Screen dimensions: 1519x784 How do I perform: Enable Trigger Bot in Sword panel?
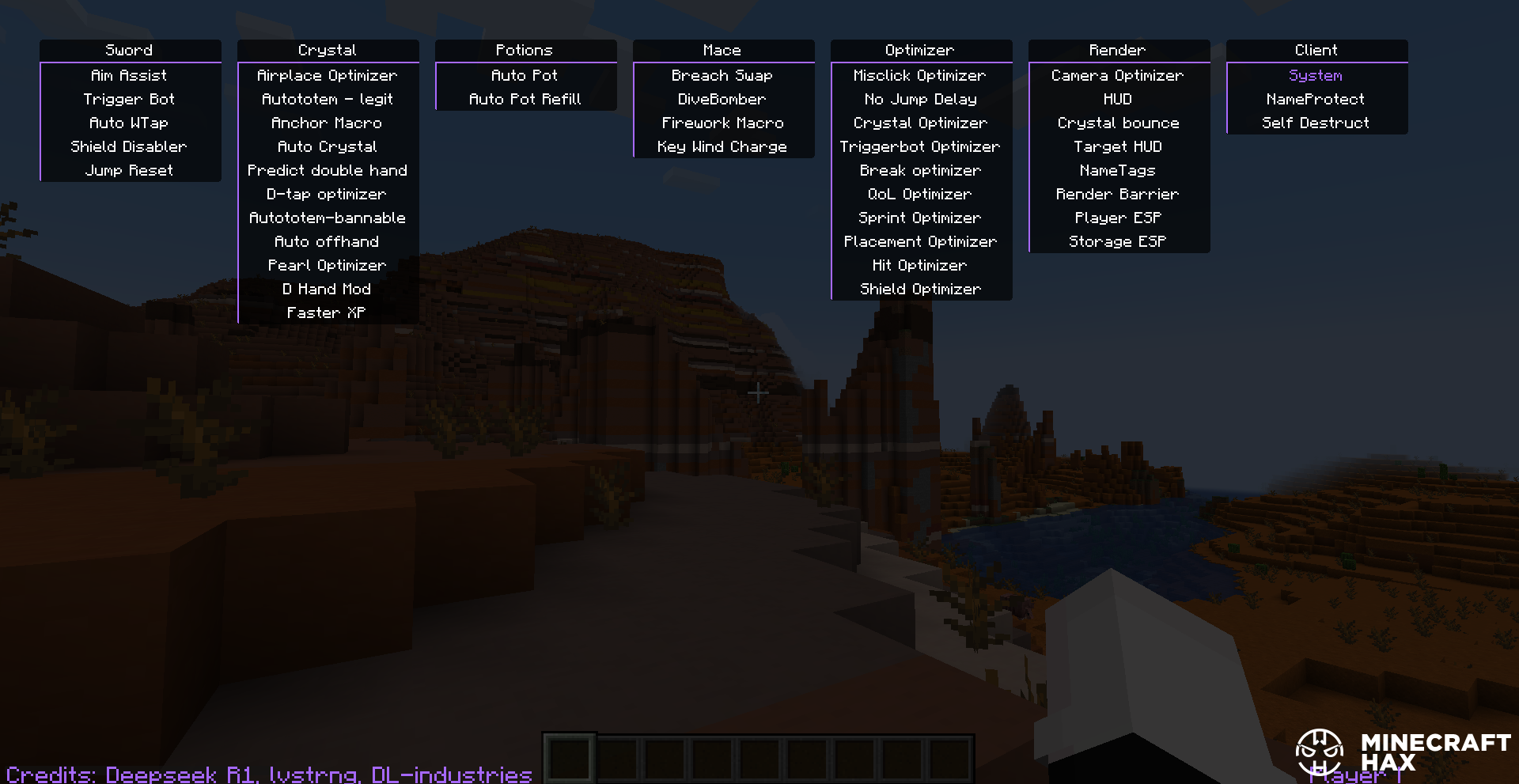point(129,100)
